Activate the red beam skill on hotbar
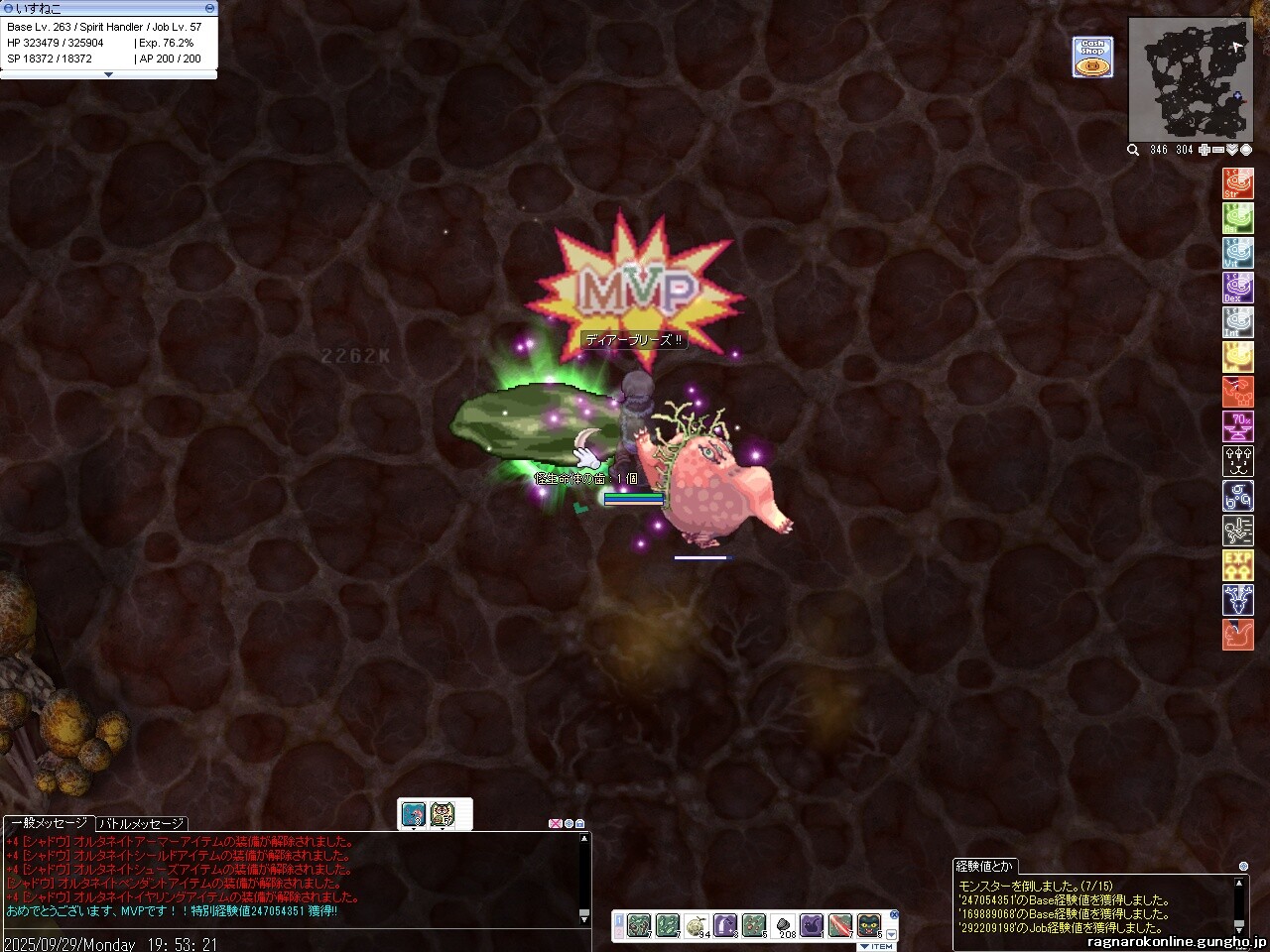The width and height of the screenshot is (1270, 952). (840, 926)
